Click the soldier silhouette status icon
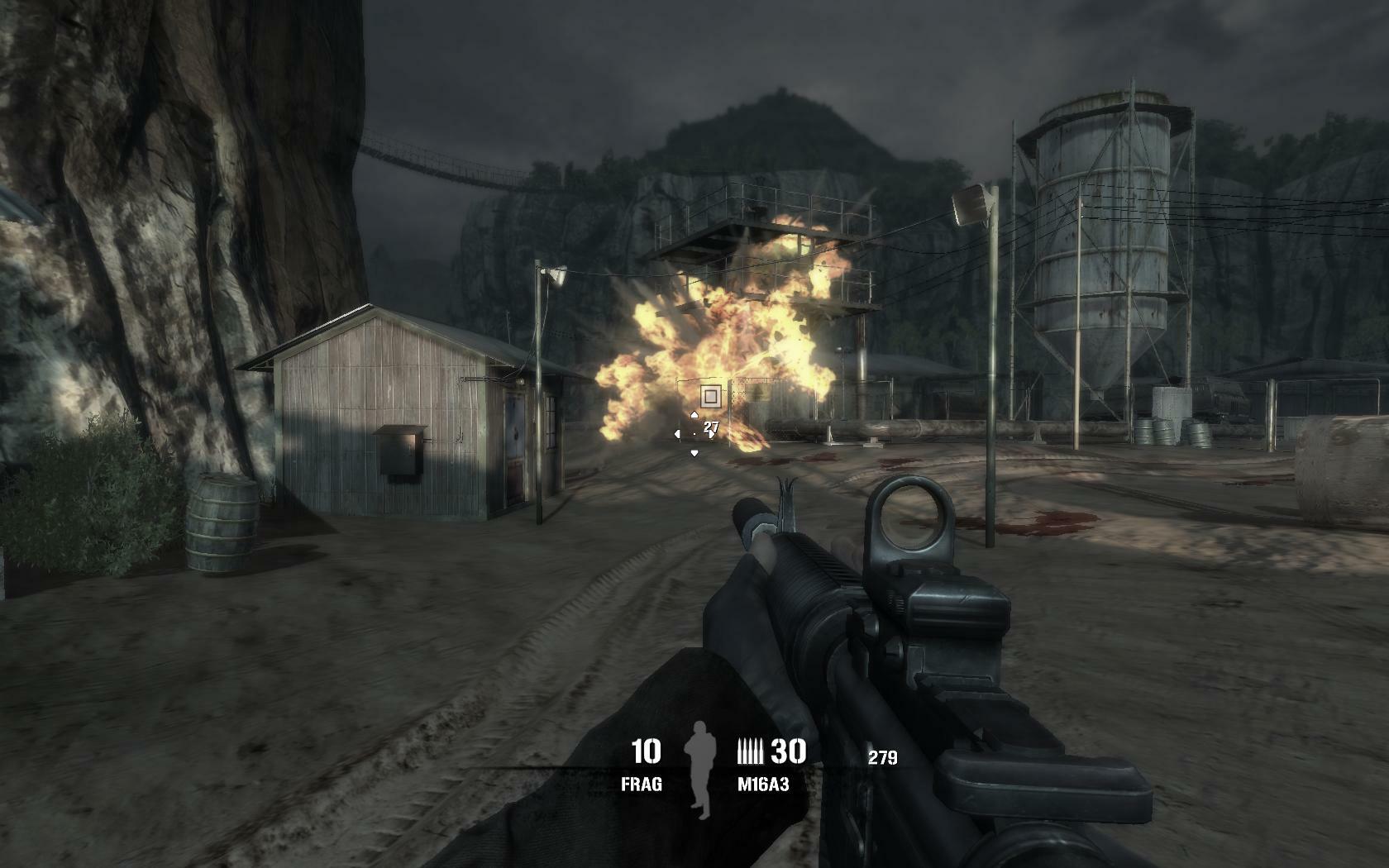This screenshot has width=1389, height=868. coord(701,768)
